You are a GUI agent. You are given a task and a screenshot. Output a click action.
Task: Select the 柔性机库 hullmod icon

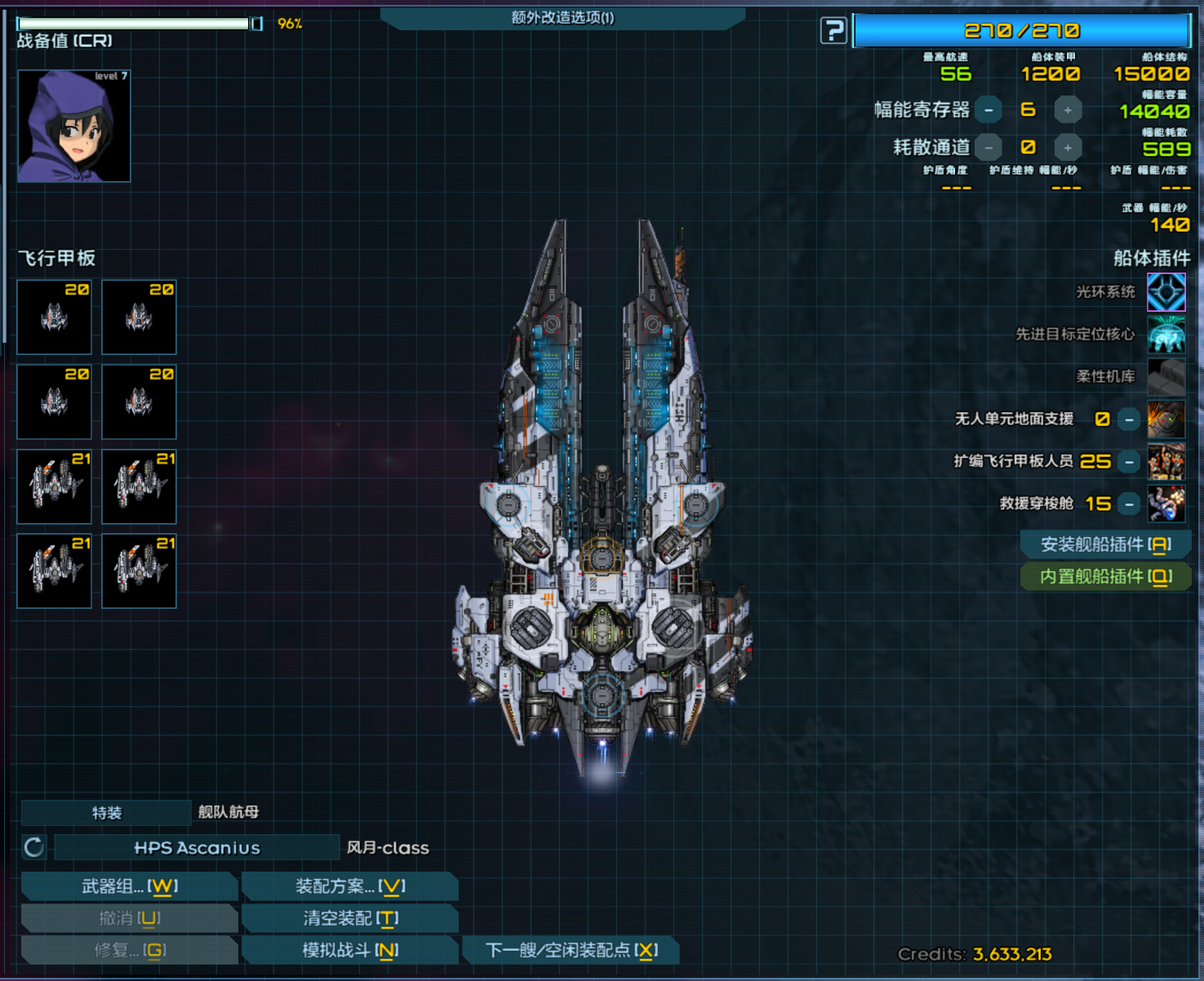click(x=1166, y=376)
